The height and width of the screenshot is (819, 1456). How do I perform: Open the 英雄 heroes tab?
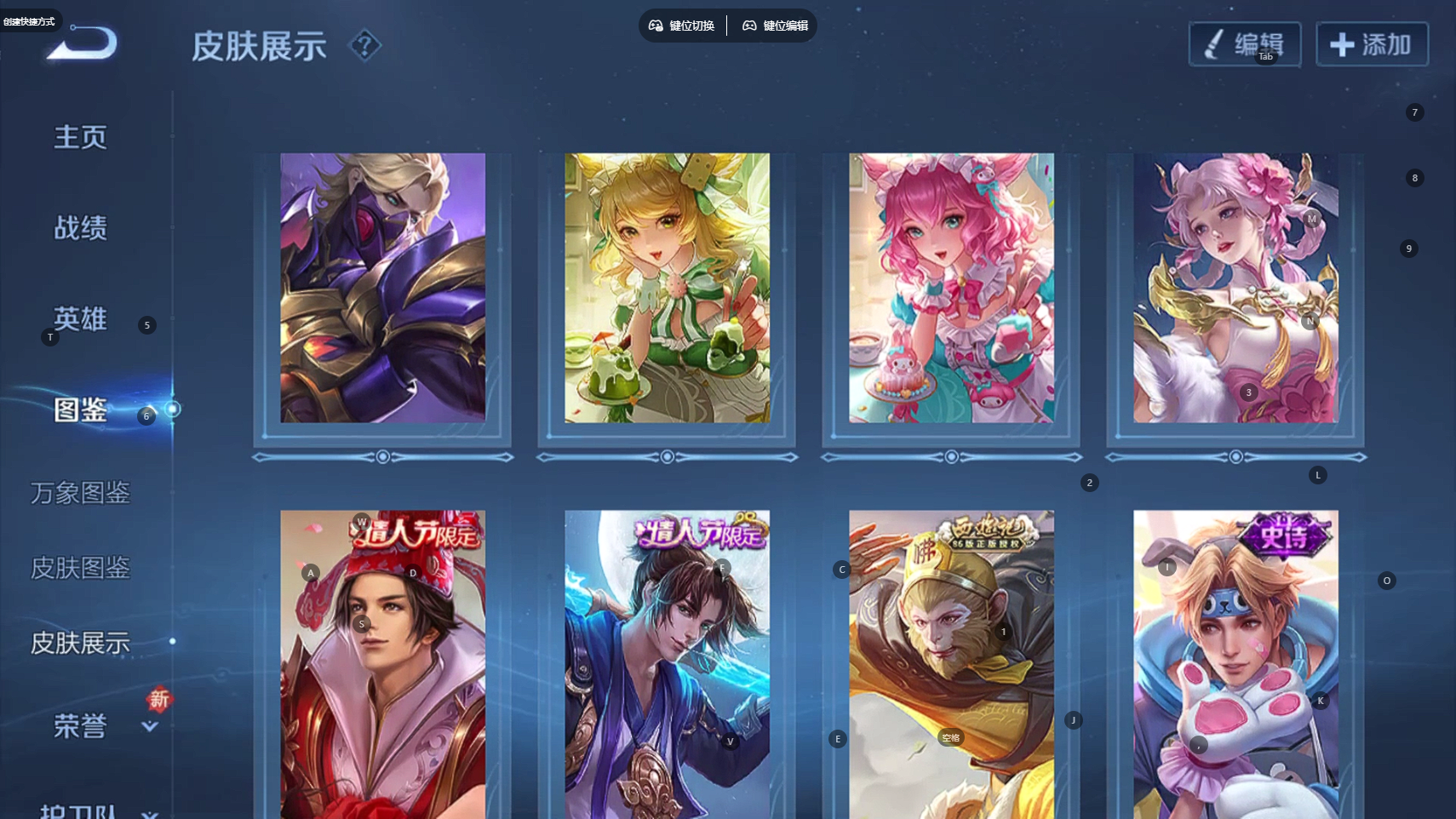tap(80, 319)
